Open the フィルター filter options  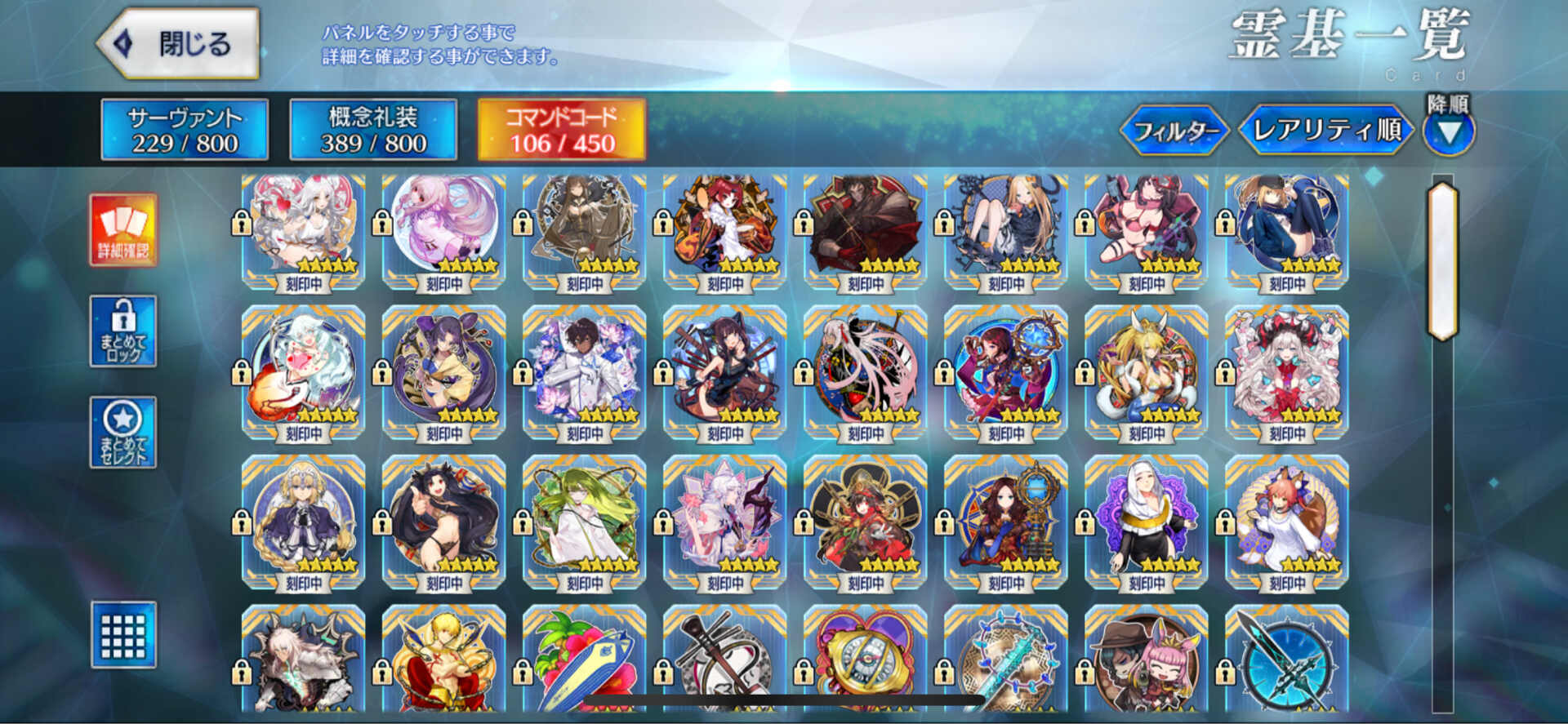(x=1176, y=129)
